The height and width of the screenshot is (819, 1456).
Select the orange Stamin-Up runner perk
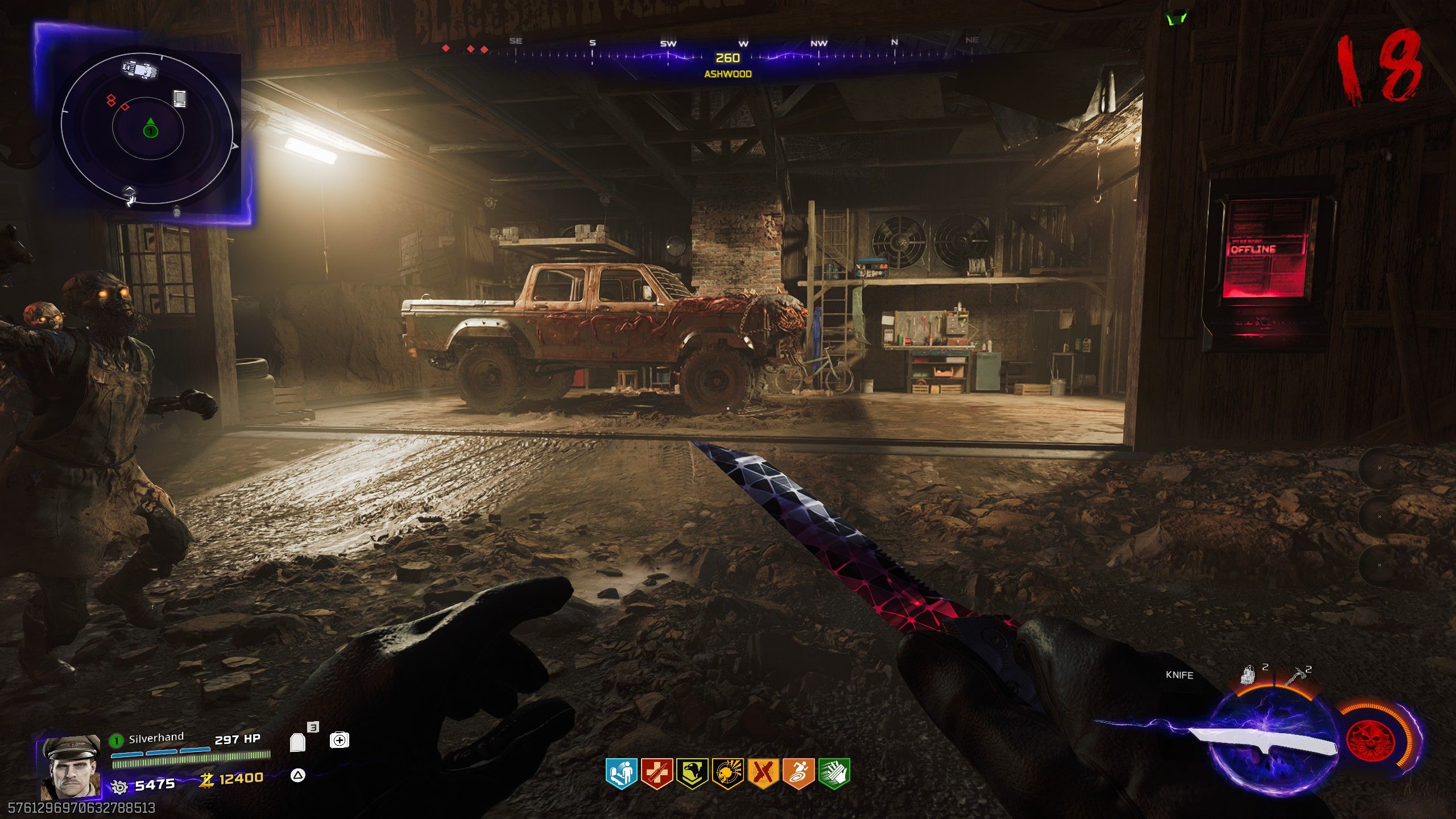[798, 773]
